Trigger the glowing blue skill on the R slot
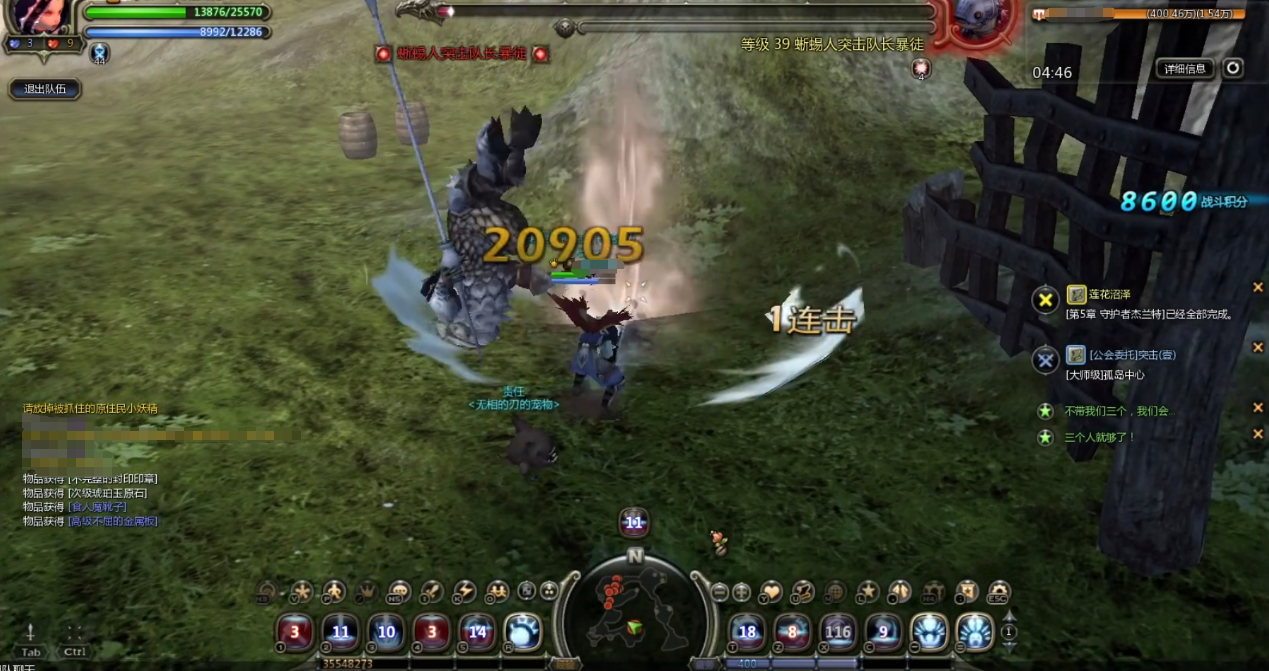The image size is (1269, 671). point(522,632)
